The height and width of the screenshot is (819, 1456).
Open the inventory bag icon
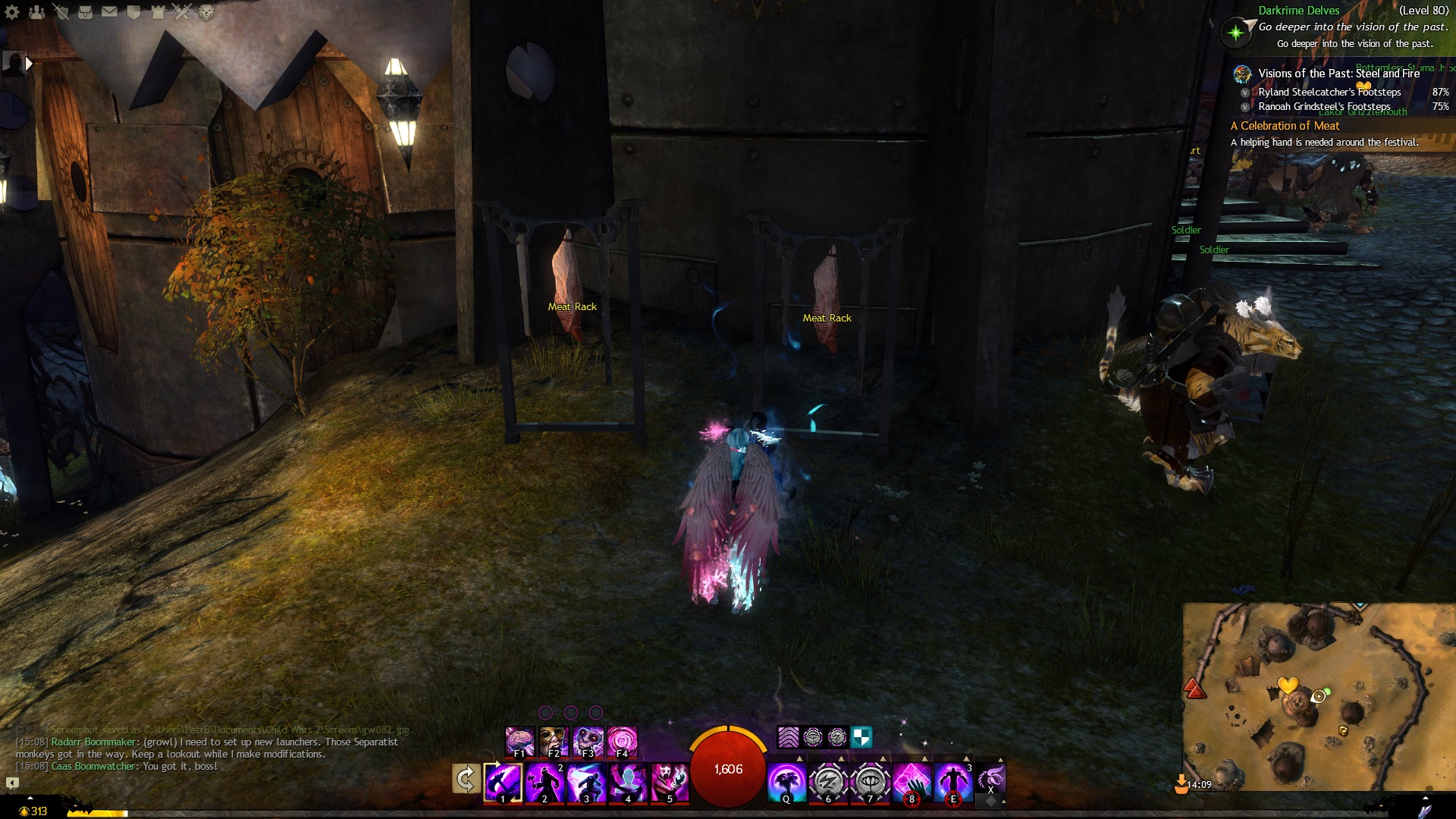86,12
